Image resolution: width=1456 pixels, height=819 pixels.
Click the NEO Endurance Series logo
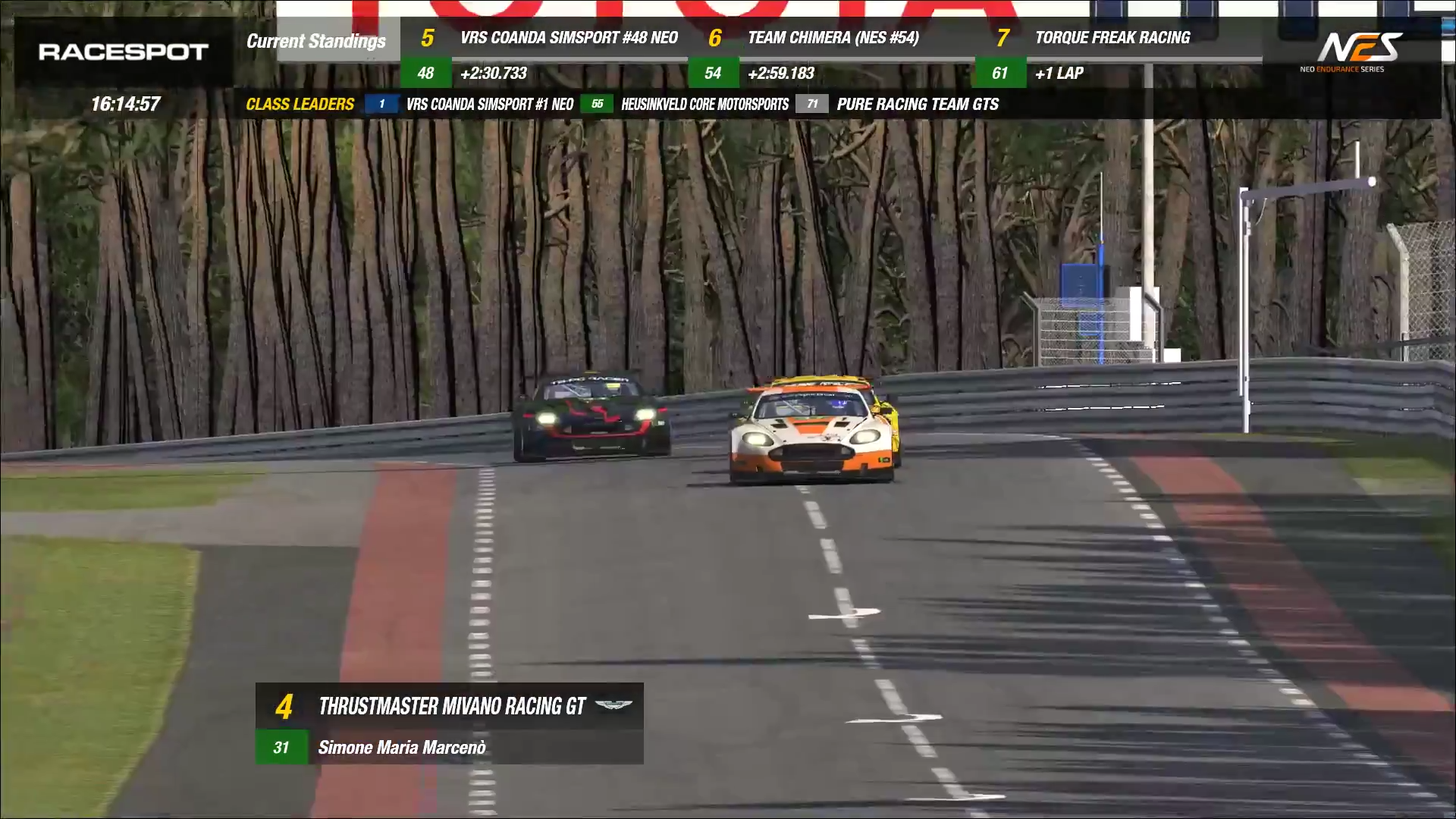click(1351, 52)
